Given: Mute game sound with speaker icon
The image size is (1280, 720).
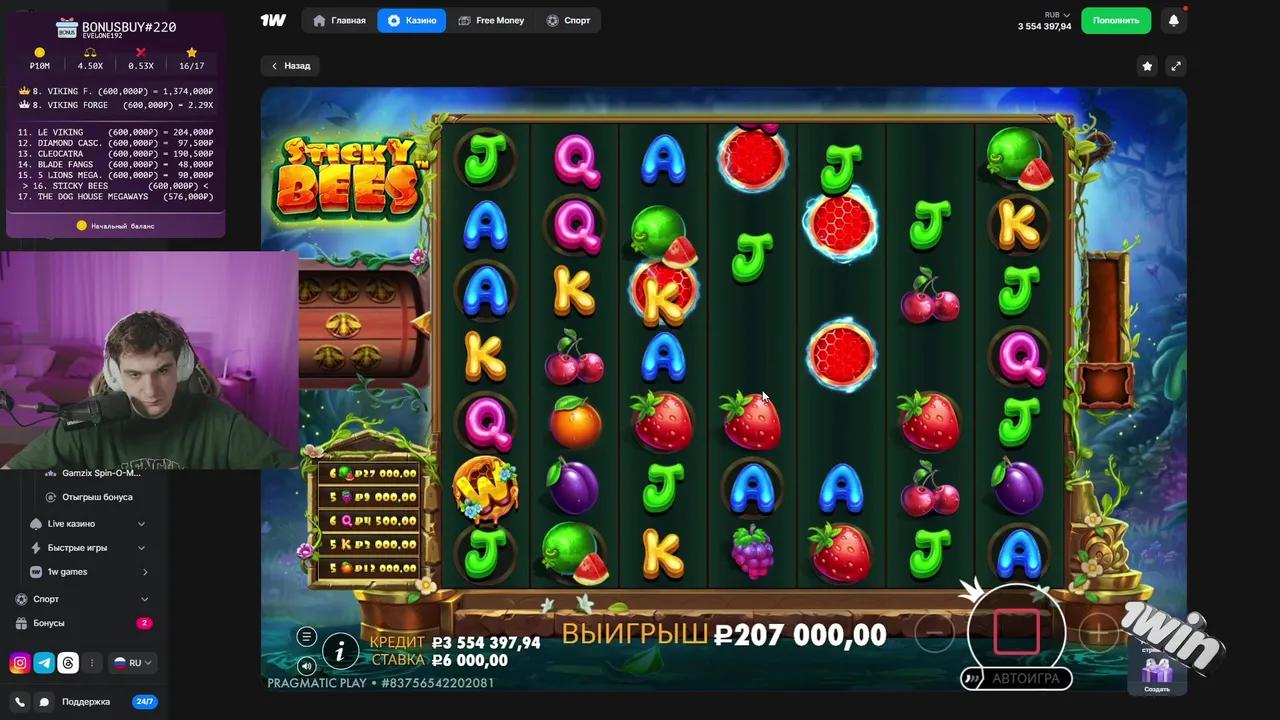Looking at the screenshot, I should coord(306,665).
